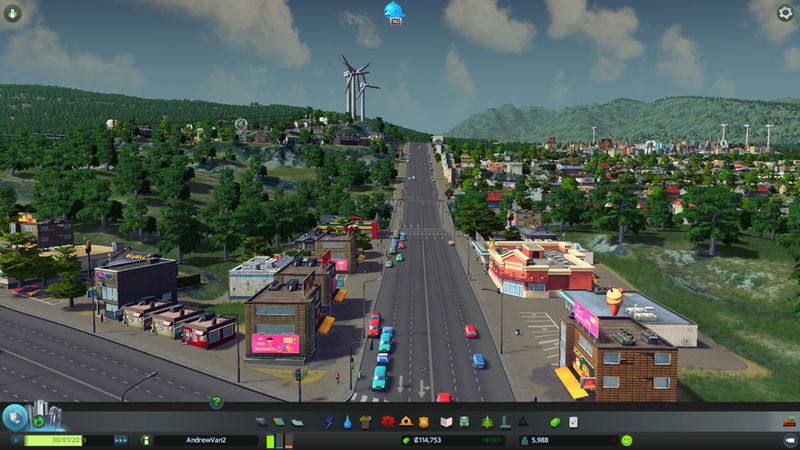This screenshot has width=800, height=450.
Task: Open the zoning tool
Action: click(279, 422)
